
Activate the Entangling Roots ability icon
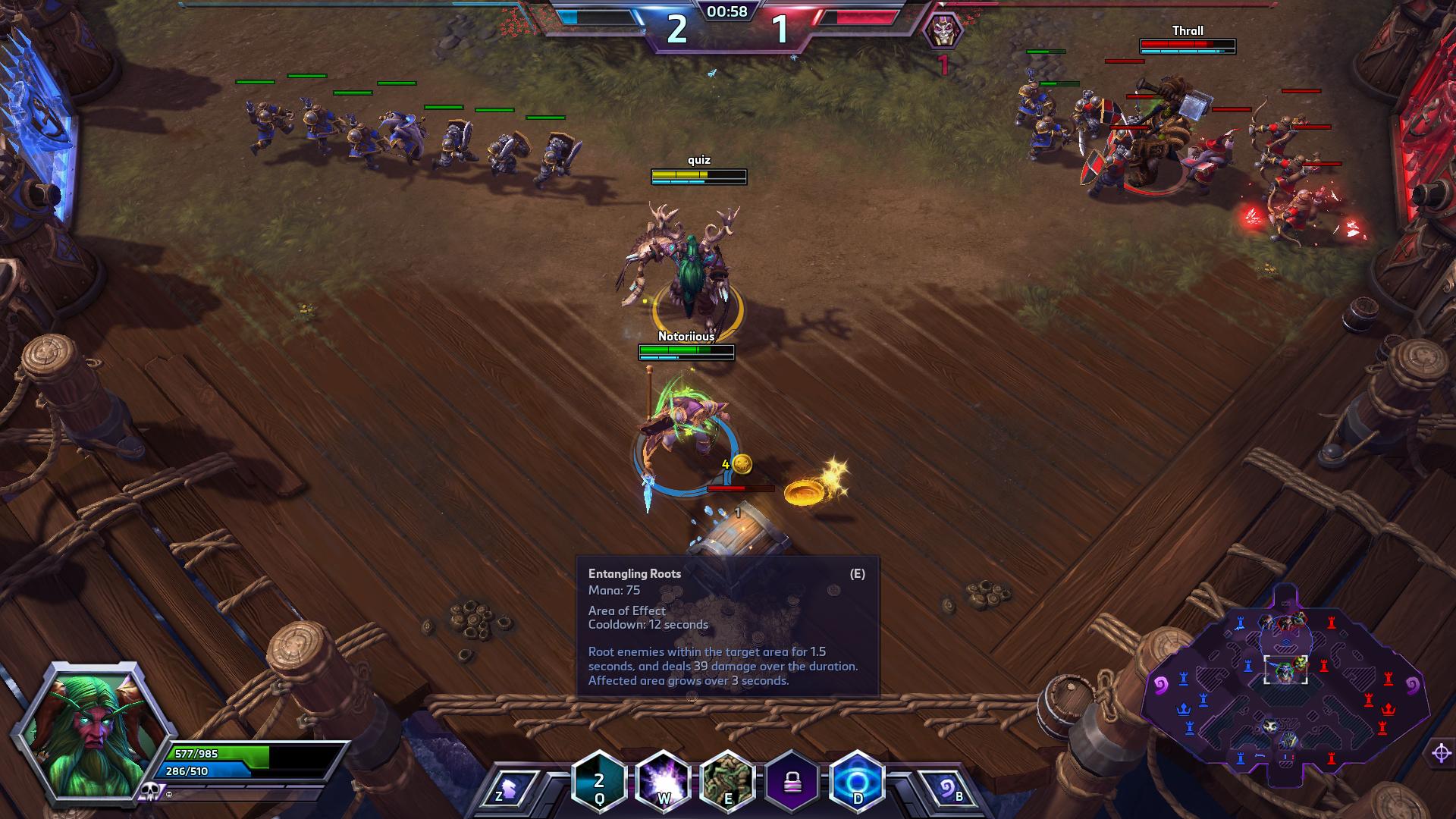pos(728,781)
